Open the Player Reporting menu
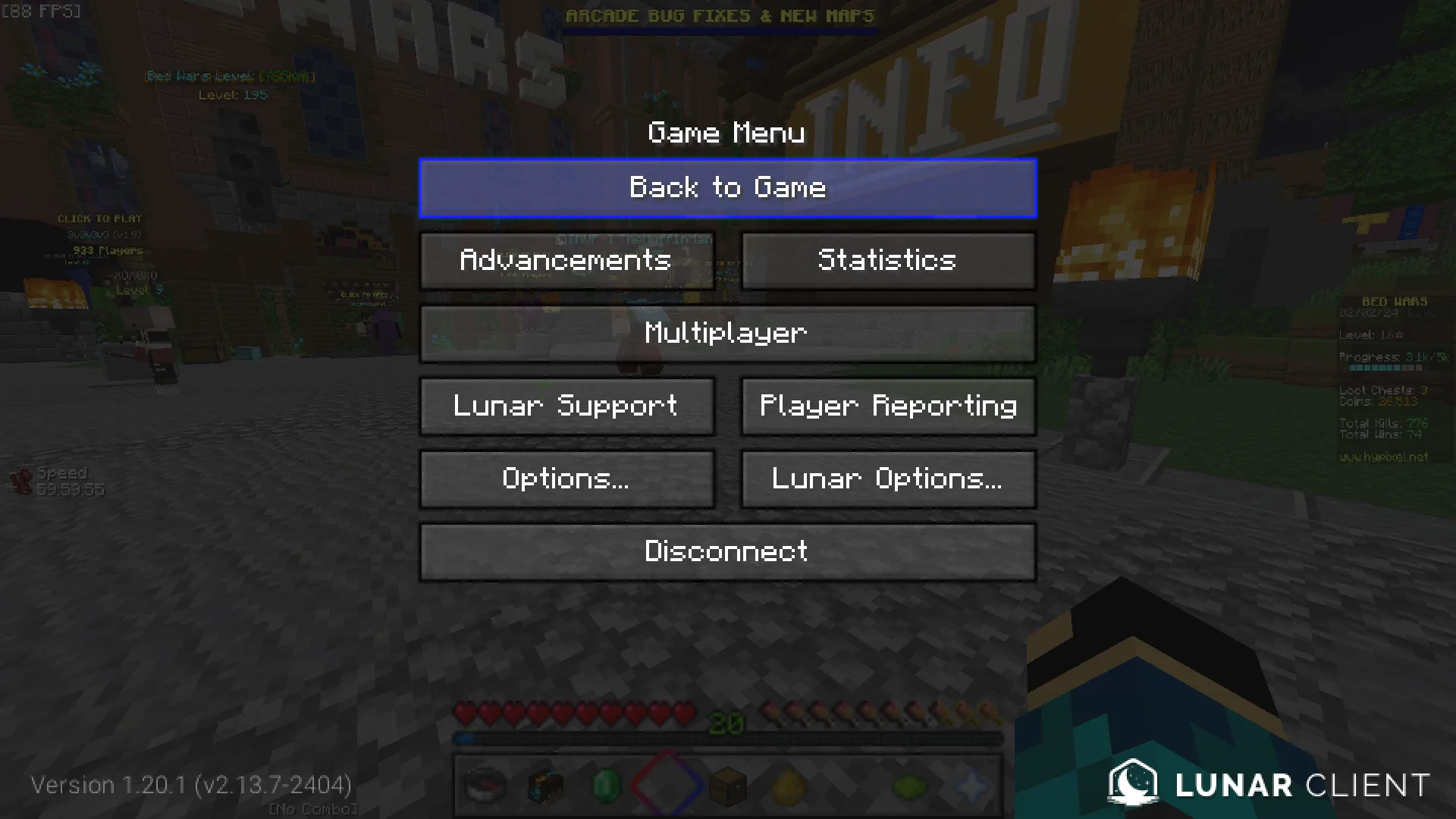 coord(887,406)
